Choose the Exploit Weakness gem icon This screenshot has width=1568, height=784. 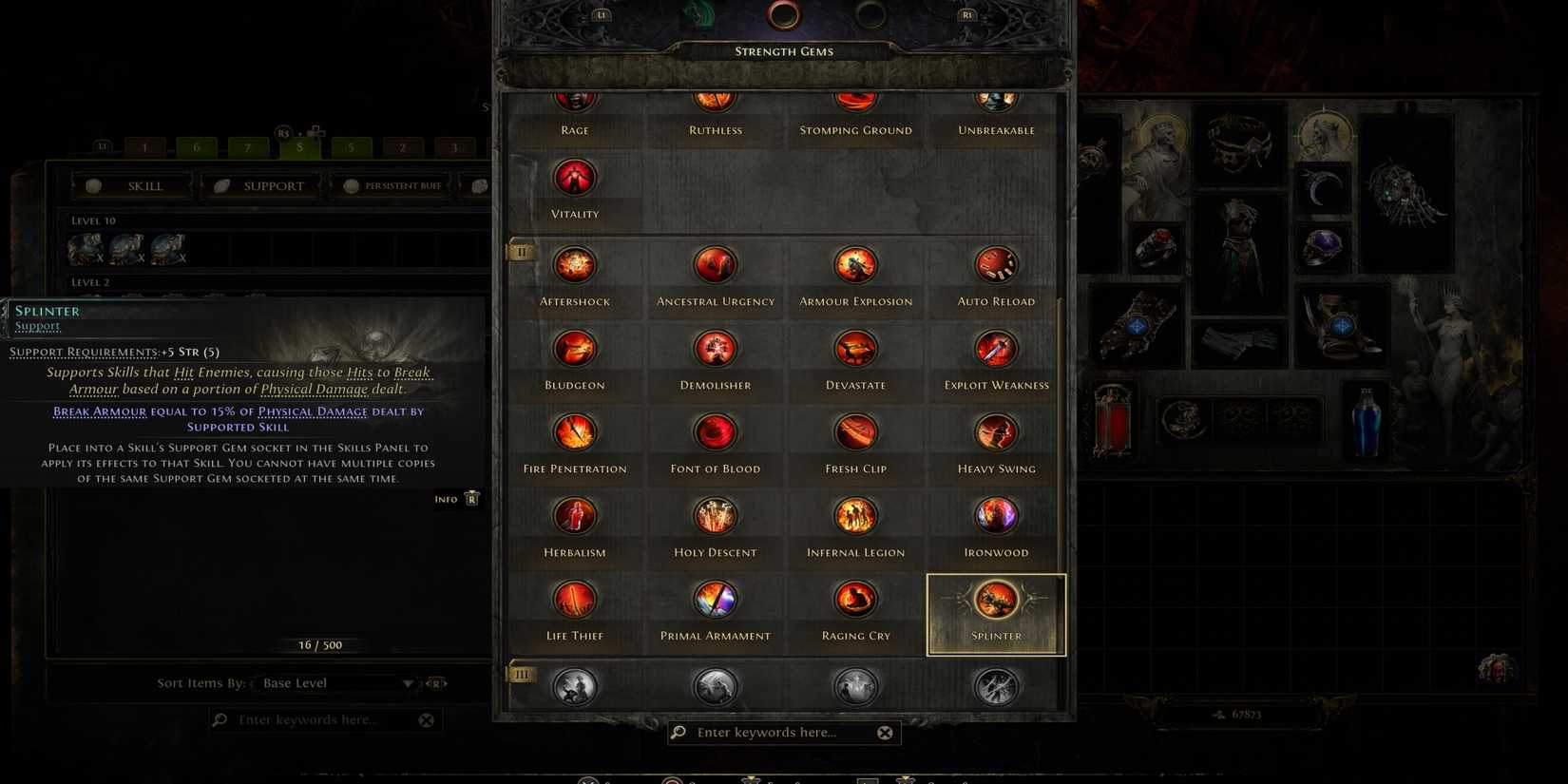pos(995,348)
